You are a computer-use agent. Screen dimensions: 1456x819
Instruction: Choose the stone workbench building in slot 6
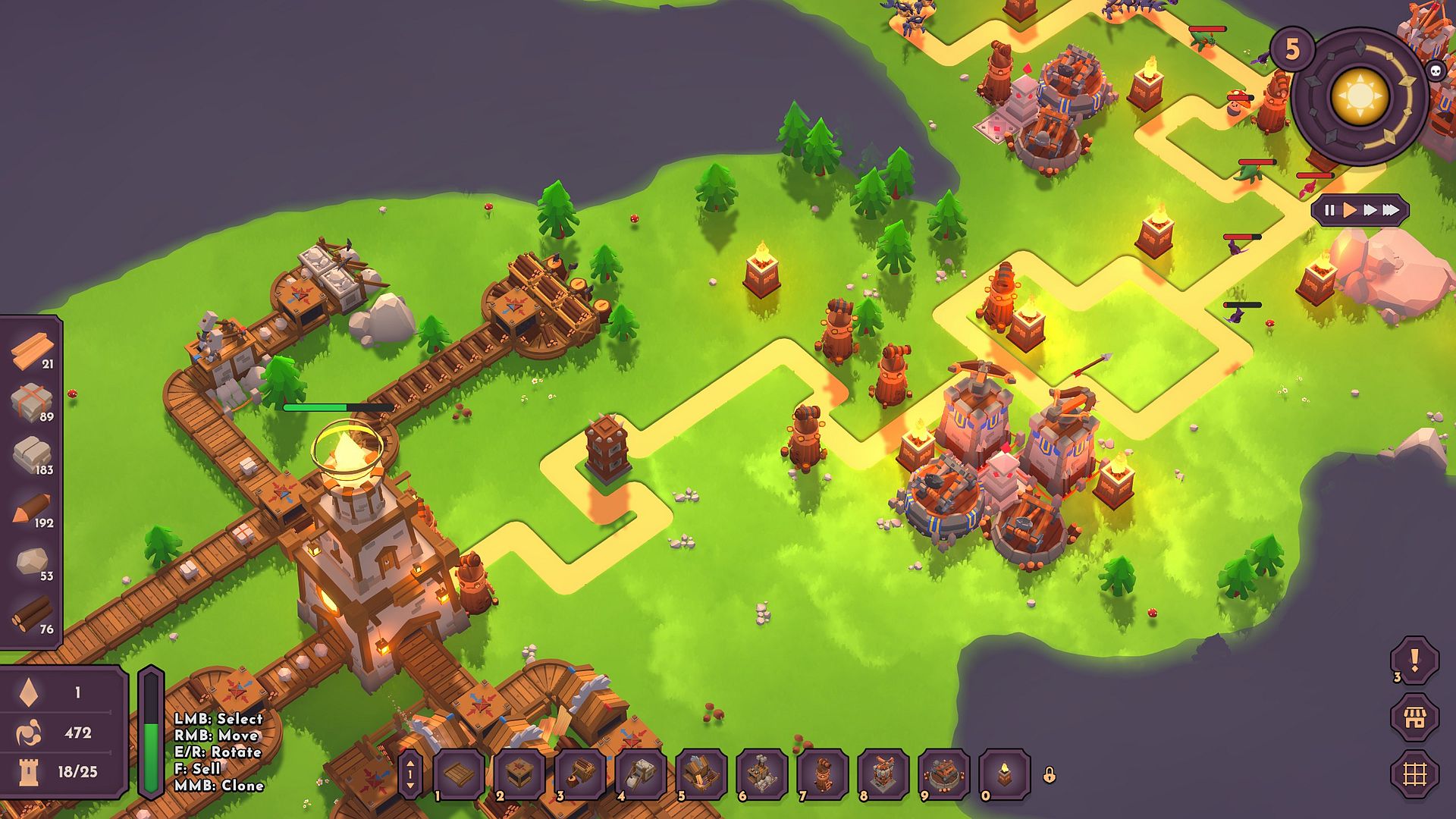click(x=762, y=774)
